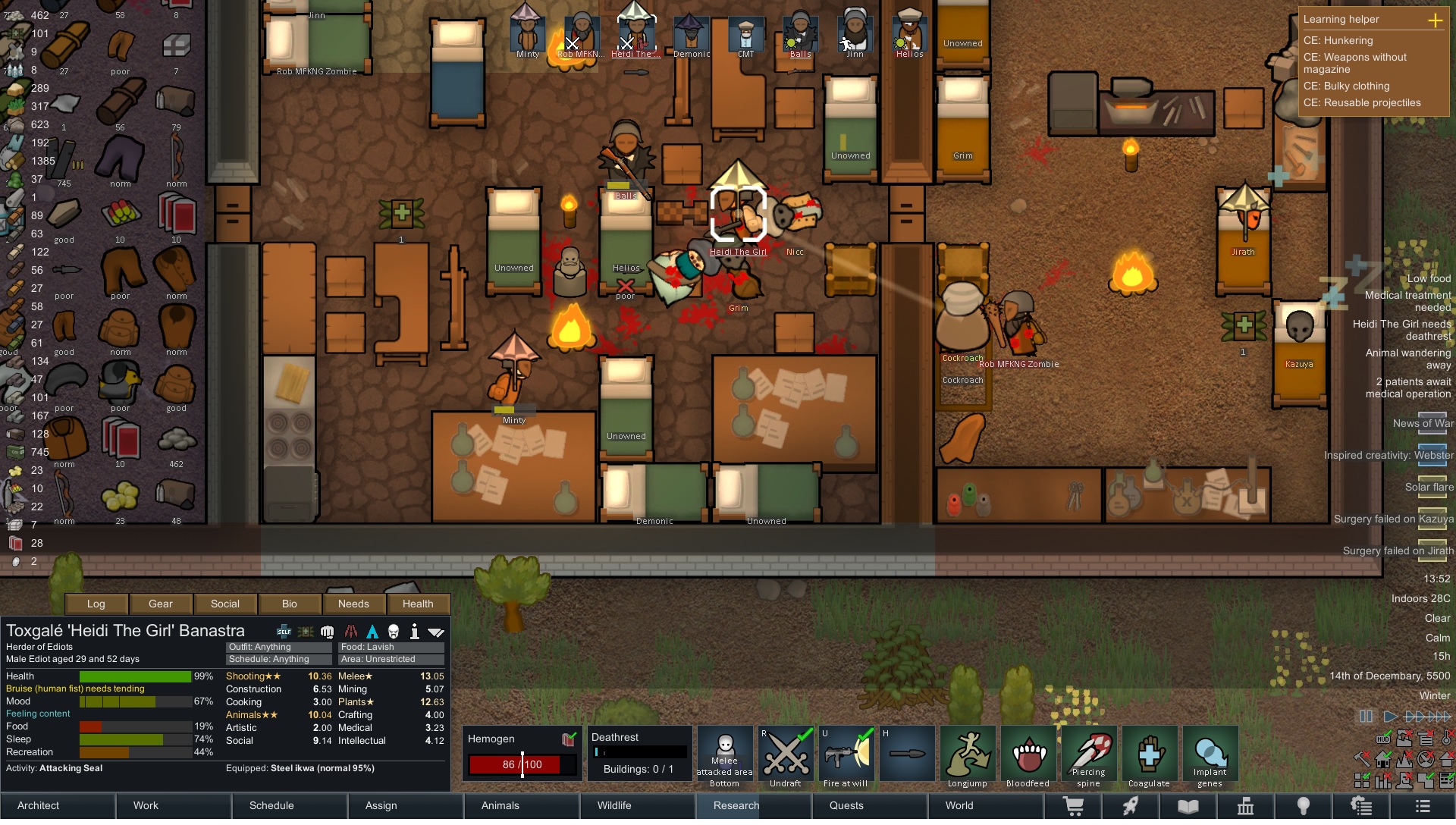Switch to the Gear tab
The height and width of the screenshot is (825, 1456).
161,604
